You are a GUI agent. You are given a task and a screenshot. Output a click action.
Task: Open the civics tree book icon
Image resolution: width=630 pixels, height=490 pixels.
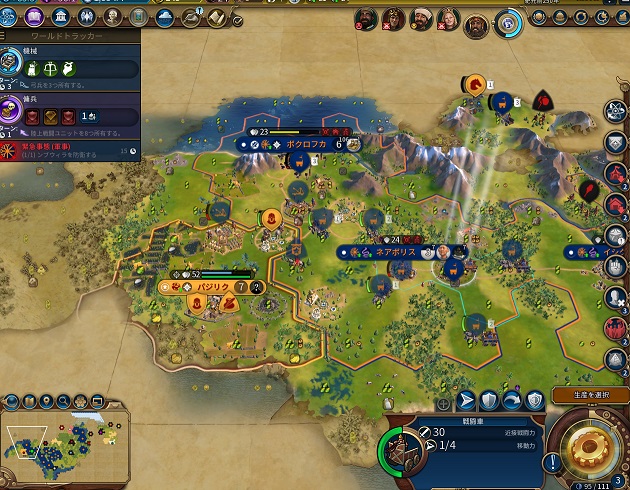tap(35, 17)
